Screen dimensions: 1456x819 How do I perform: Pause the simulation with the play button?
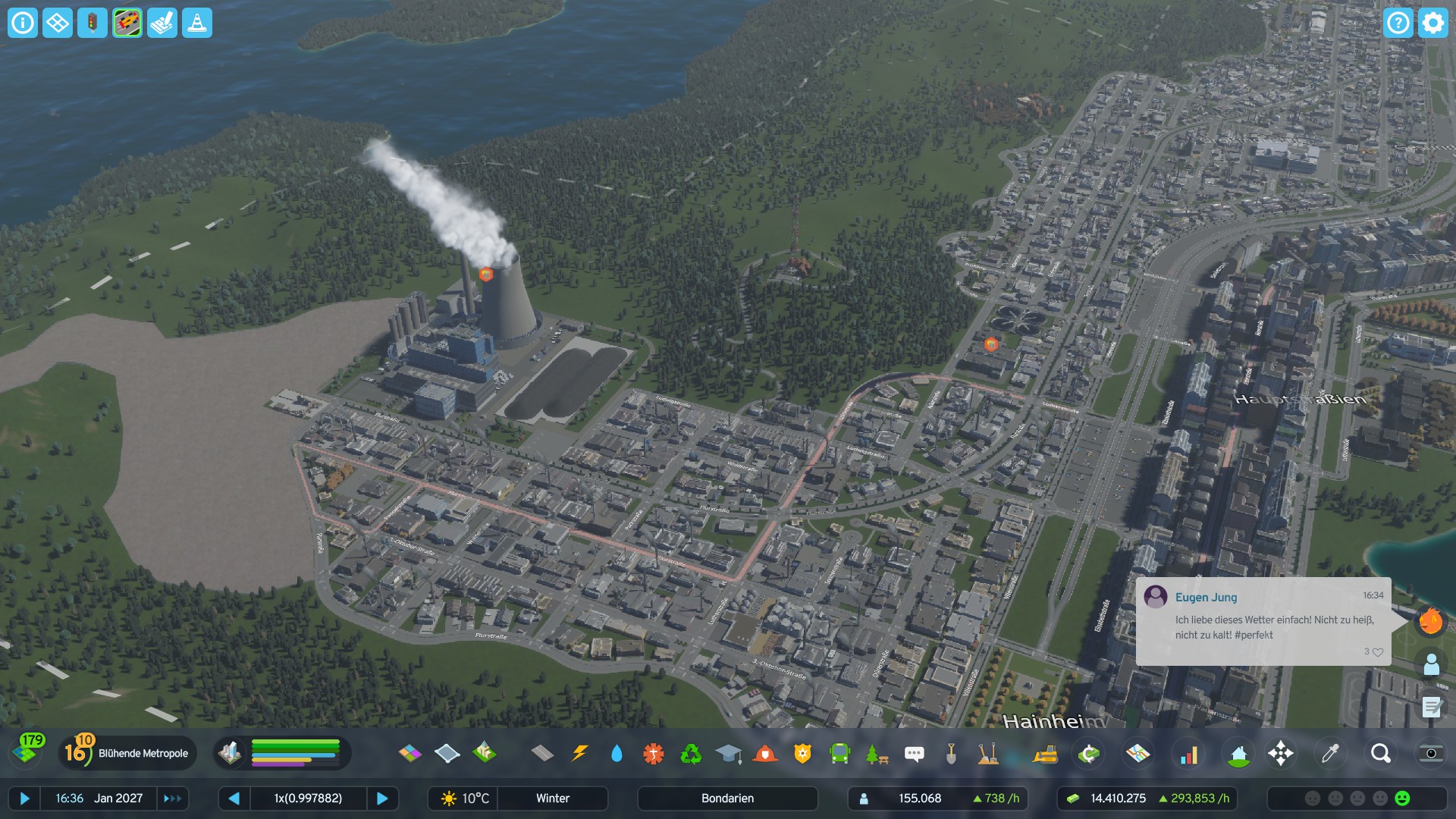click(25, 799)
